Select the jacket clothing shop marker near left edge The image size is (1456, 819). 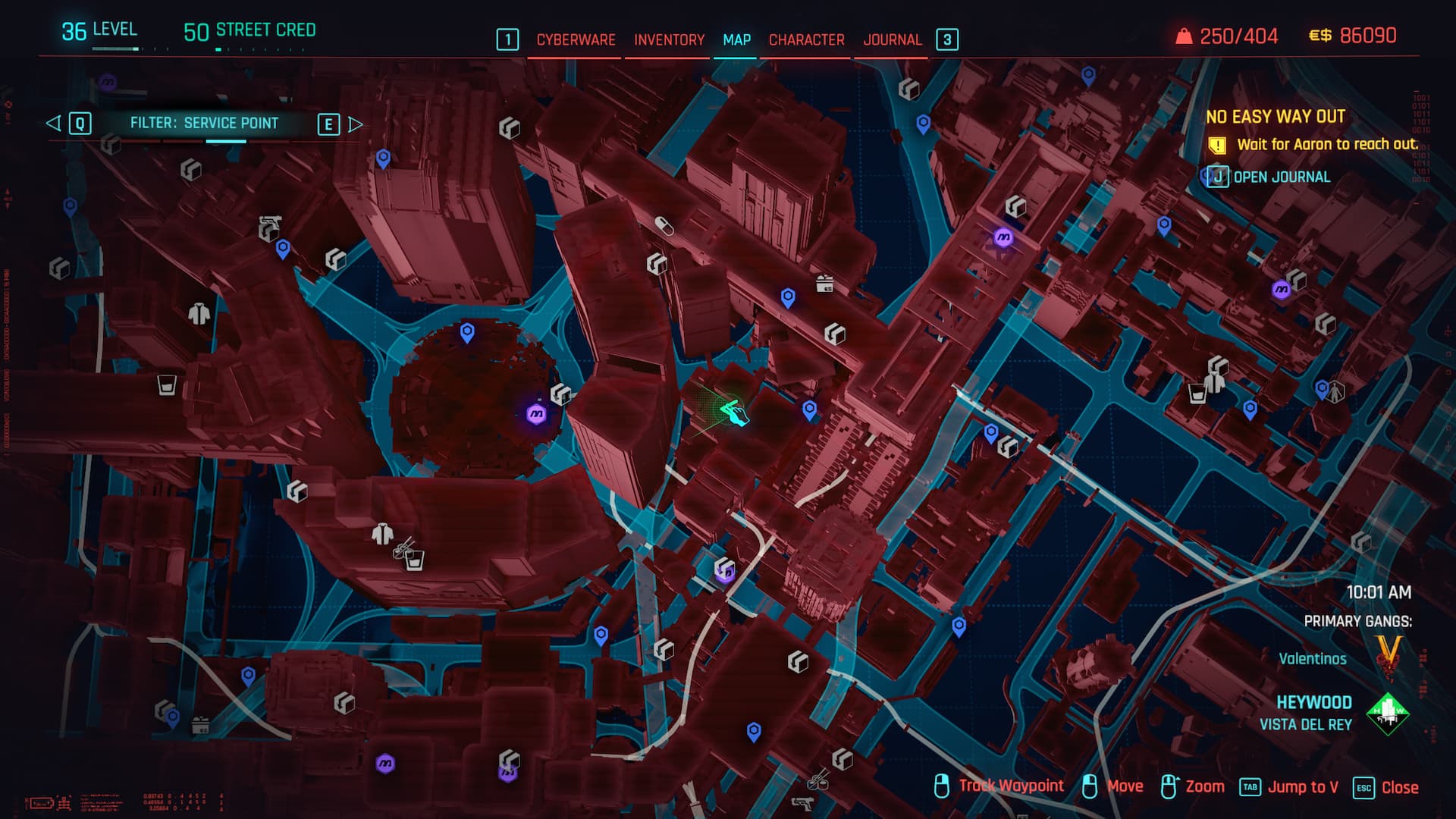(x=199, y=313)
